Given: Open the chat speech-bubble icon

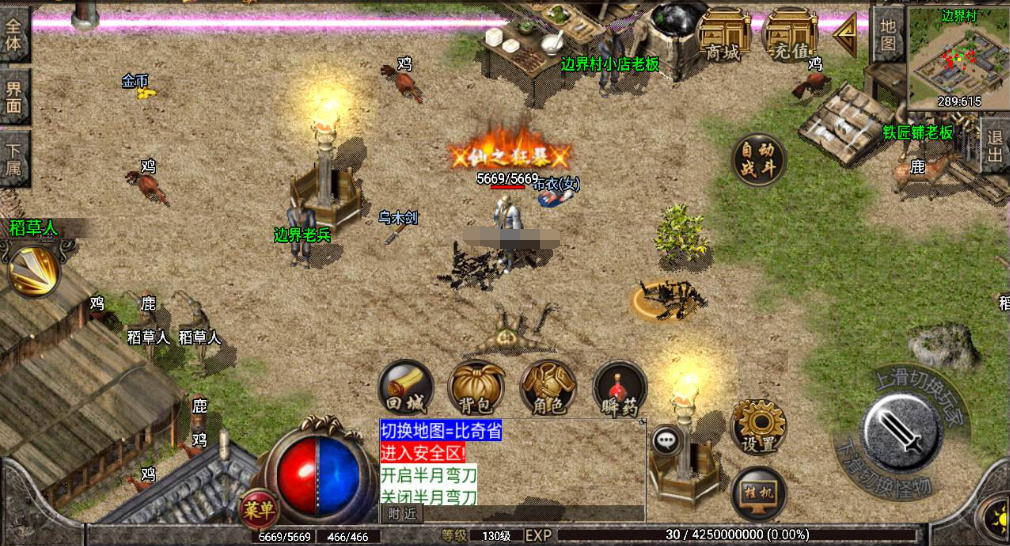Looking at the screenshot, I should tap(666, 440).
